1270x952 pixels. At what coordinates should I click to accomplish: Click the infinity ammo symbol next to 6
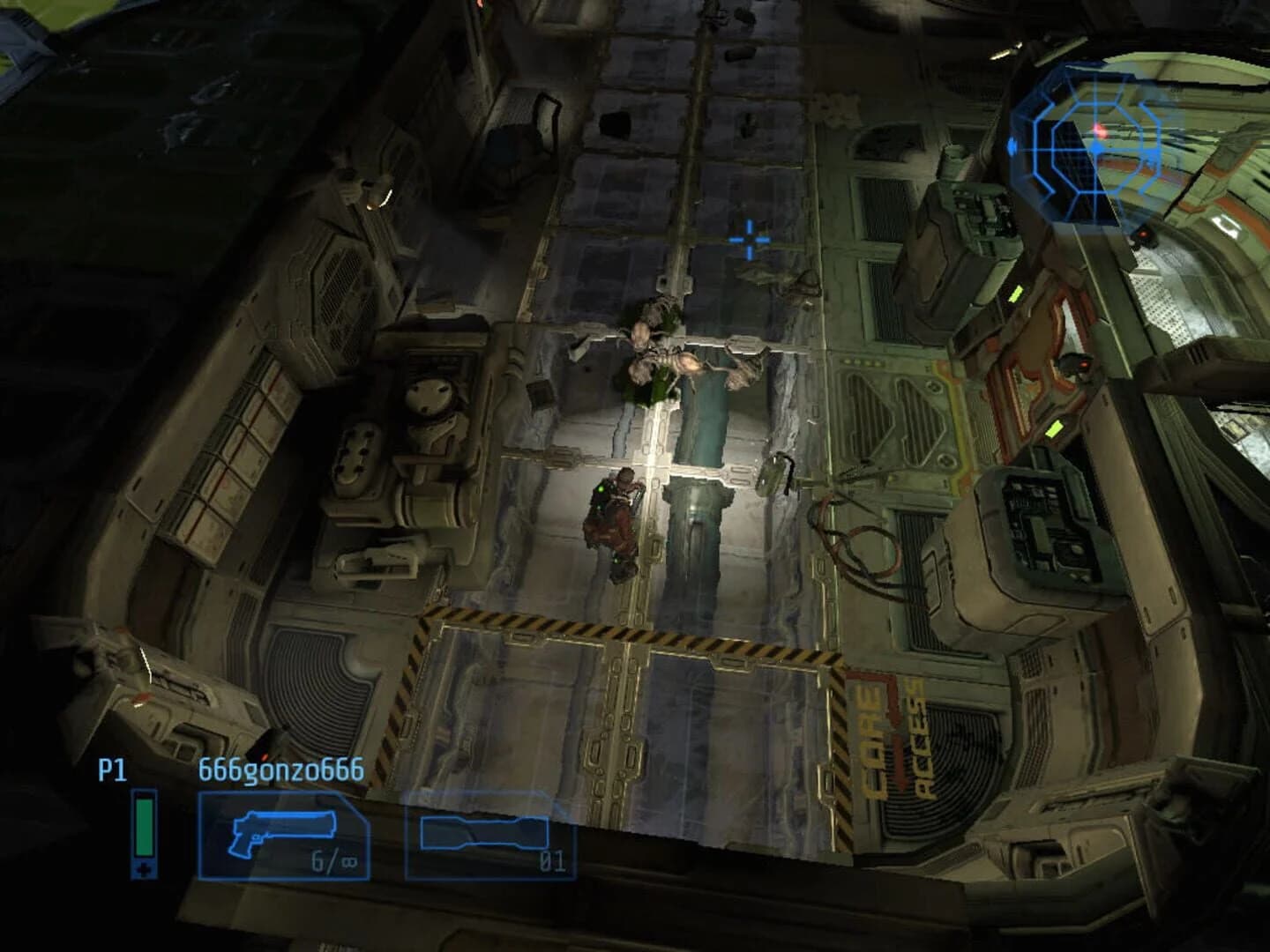click(349, 861)
